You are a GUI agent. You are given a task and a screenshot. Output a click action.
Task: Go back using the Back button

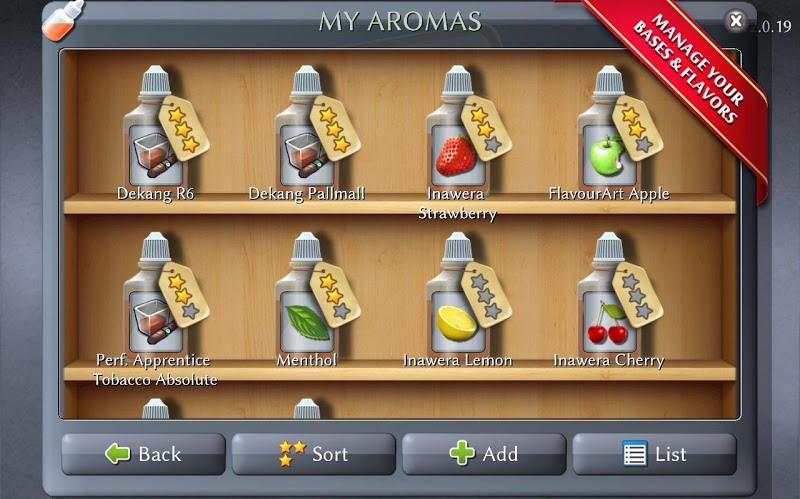point(143,454)
